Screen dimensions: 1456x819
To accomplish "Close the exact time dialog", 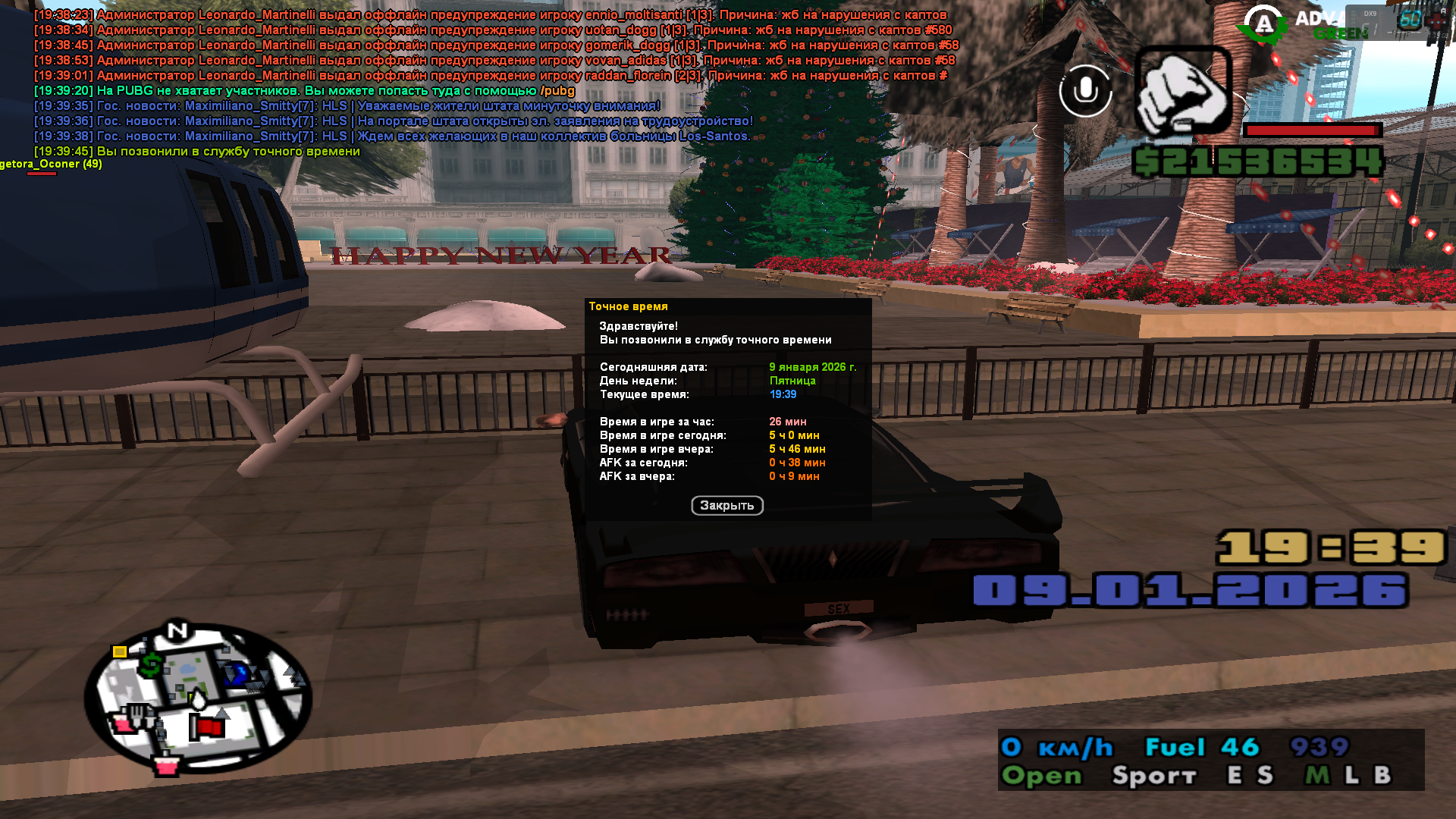I will point(726,506).
